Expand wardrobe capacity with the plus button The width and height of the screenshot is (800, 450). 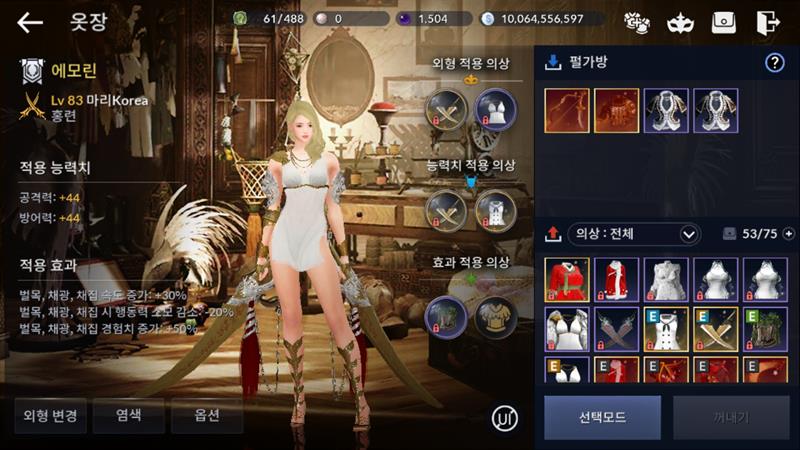(788, 234)
